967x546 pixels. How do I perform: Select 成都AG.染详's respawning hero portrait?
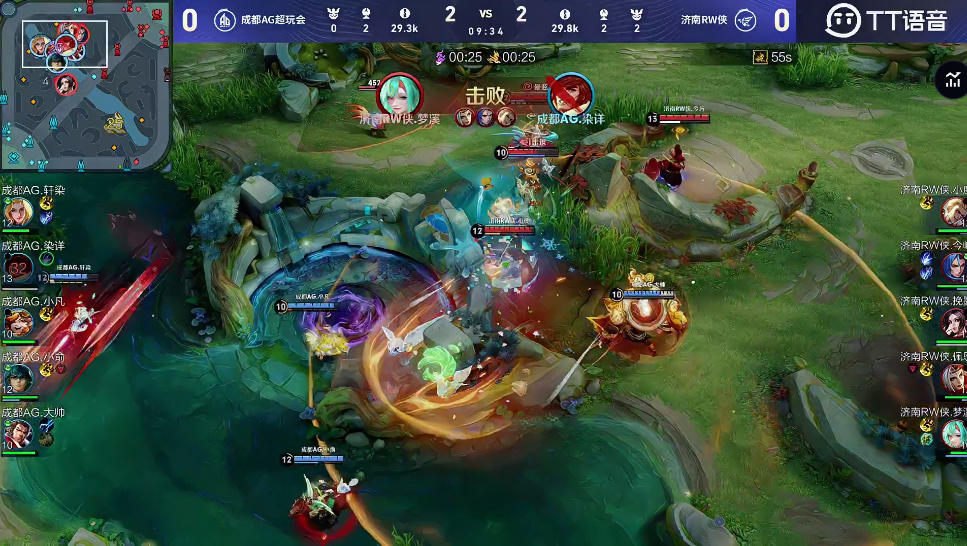tap(17, 267)
